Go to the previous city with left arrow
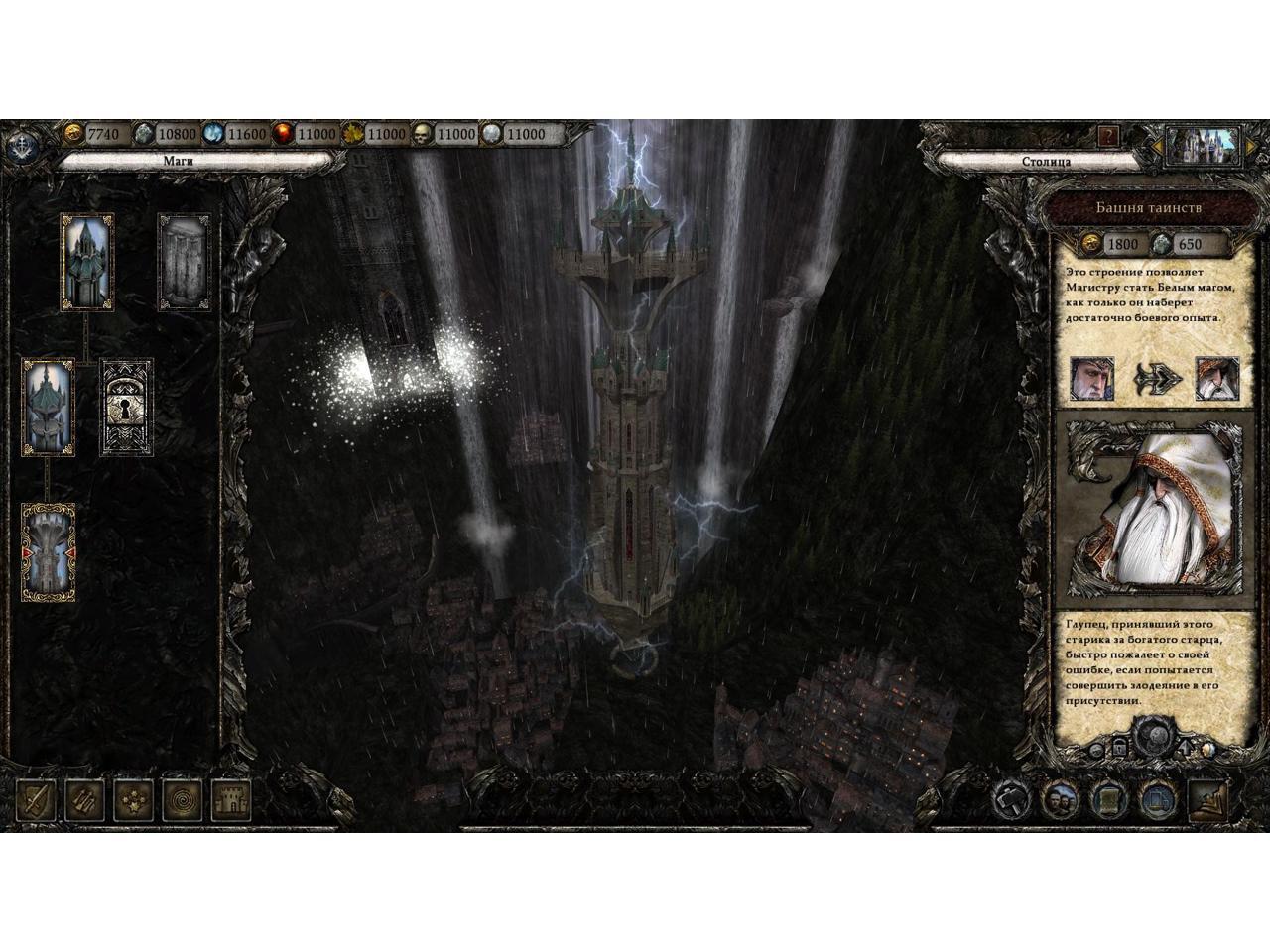This screenshot has height=952, width=1270. [1157, 148]
